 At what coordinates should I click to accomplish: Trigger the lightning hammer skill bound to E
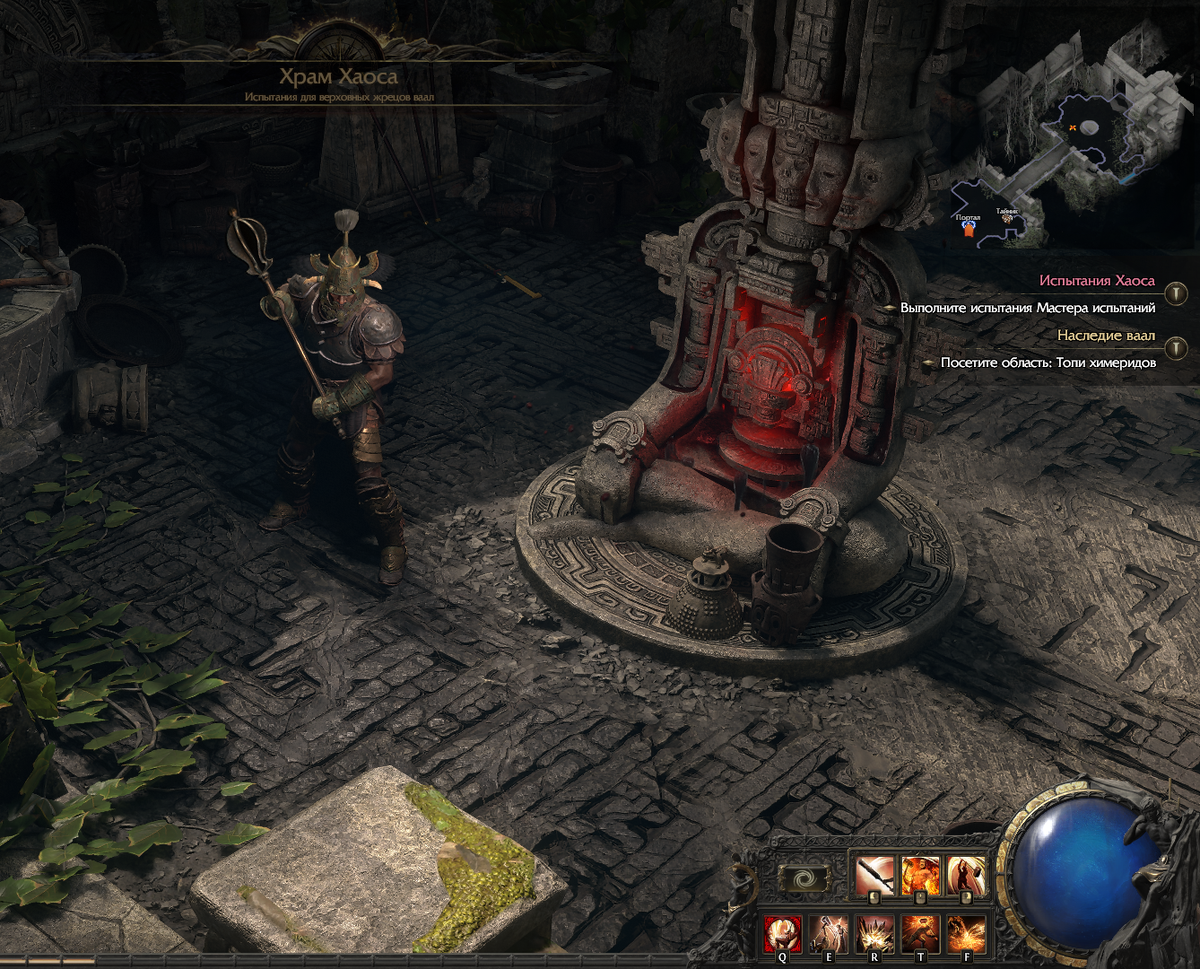tap(829, 934)
